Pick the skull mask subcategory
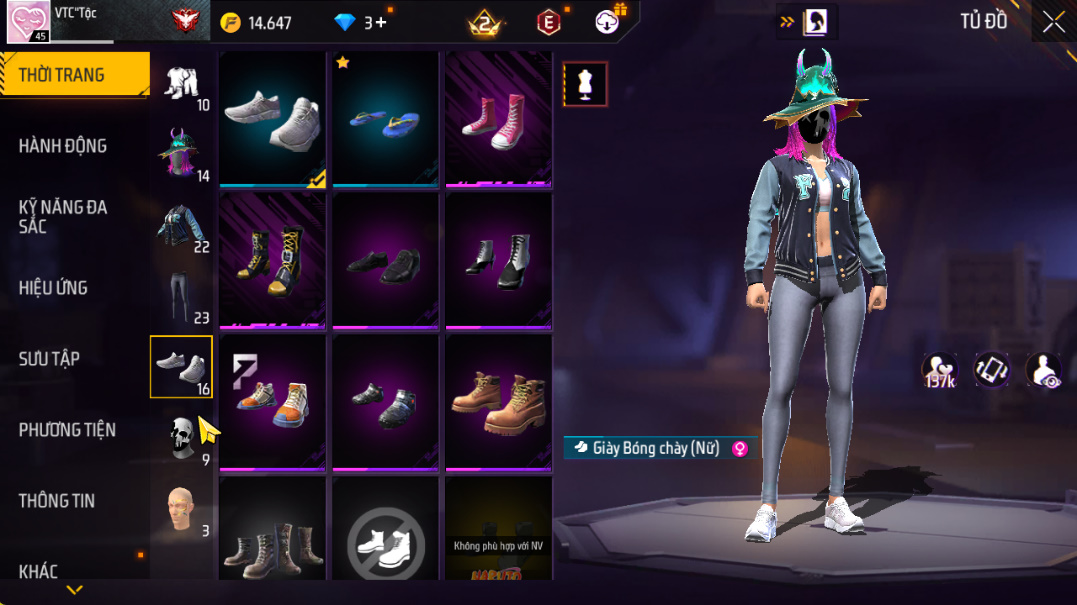The image size is (1077, 605). (x=181, y=438)
